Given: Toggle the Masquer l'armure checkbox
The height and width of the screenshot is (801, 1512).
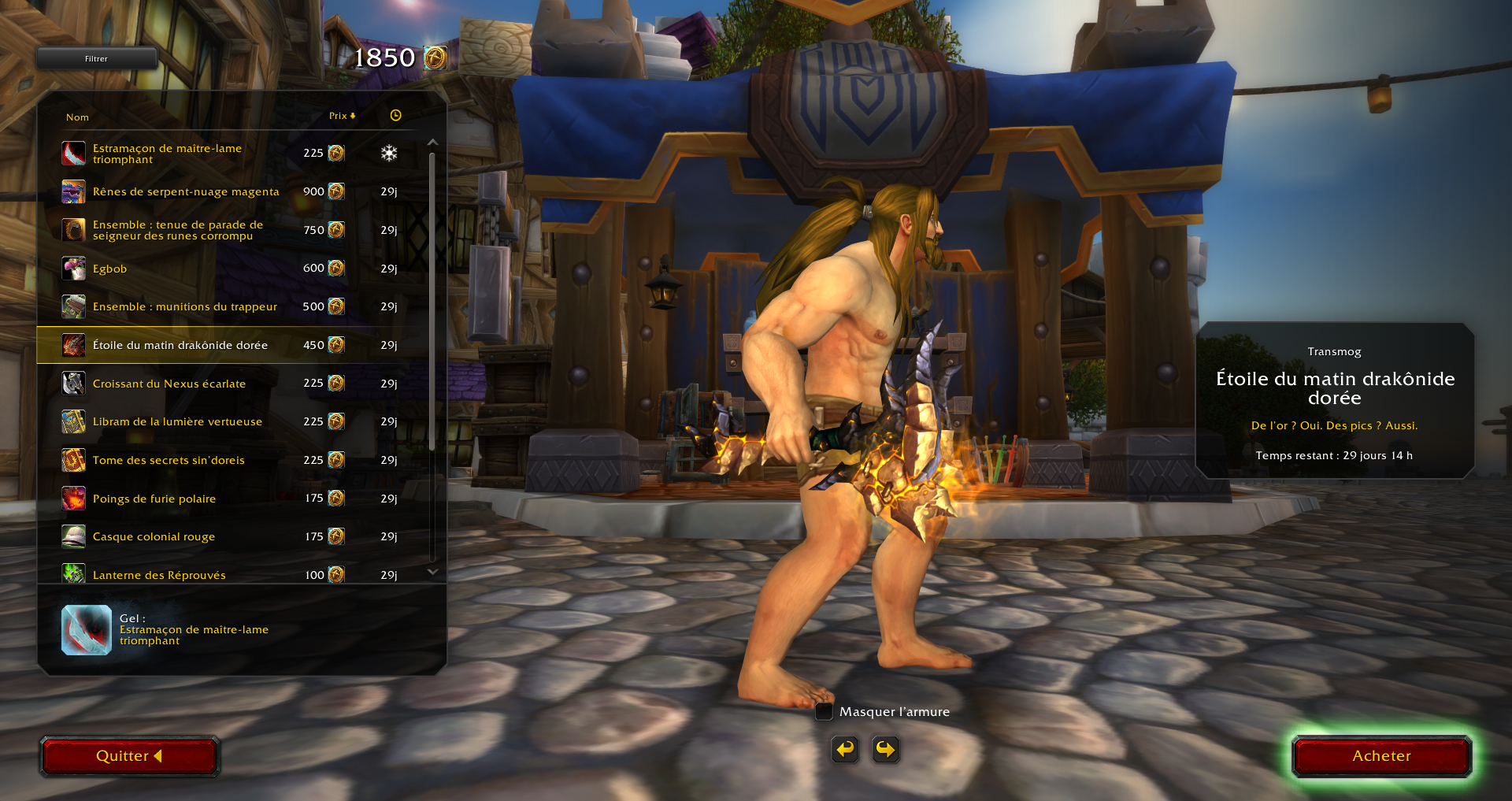Looking at the screenshot, I should 824,712.
